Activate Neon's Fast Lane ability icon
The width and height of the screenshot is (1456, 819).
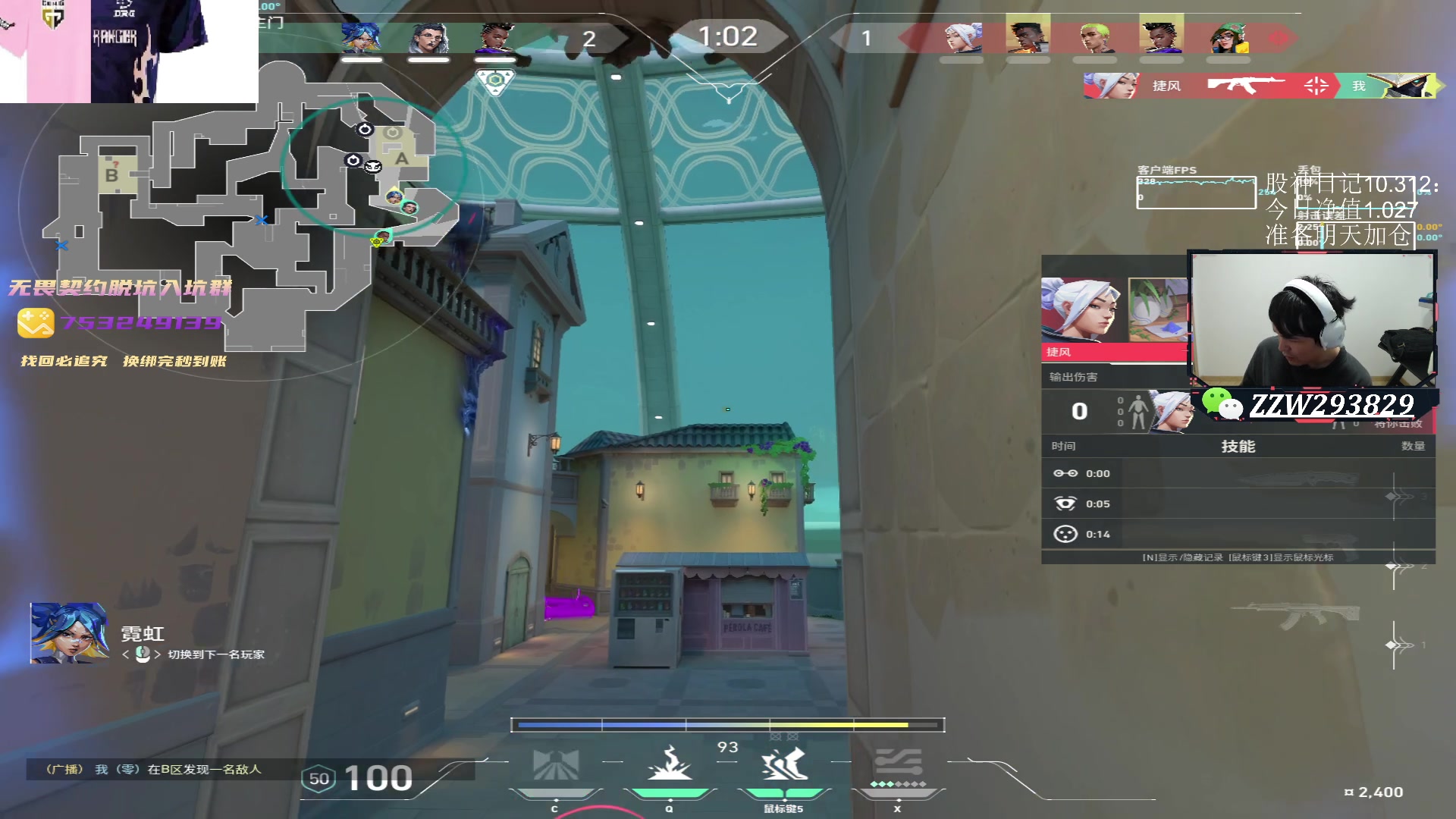click(555, 764)
